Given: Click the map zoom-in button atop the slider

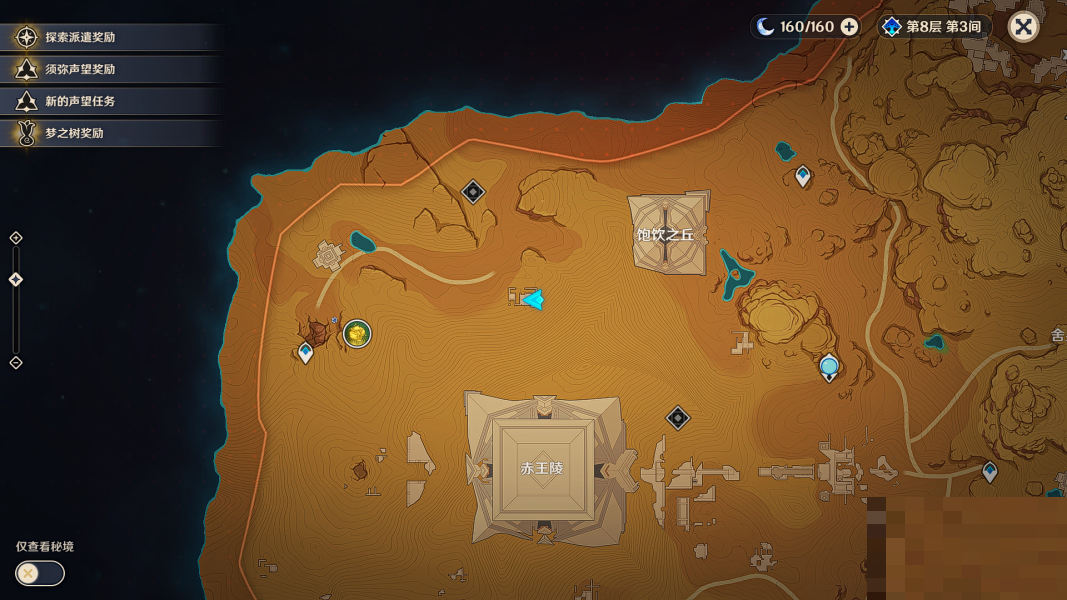Looking at the screenshot, I should click(16, 238).
